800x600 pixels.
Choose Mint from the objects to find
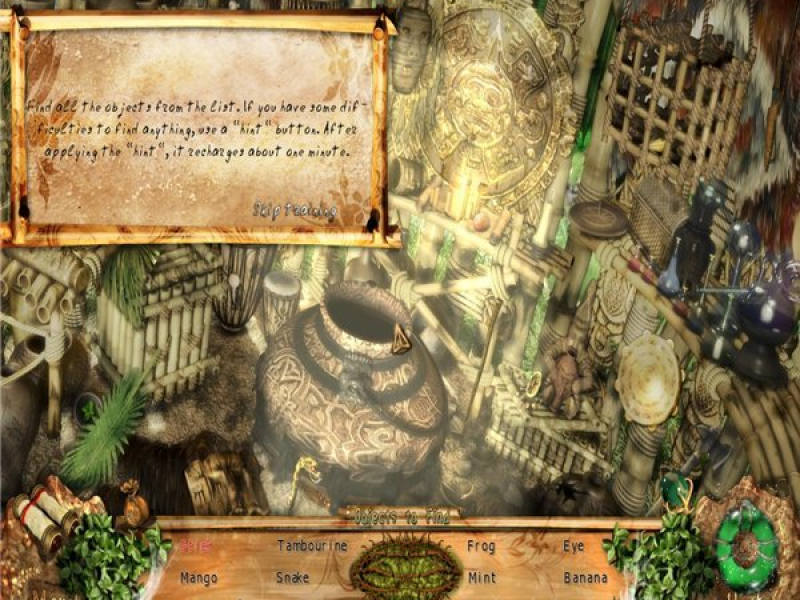point(481,578)
